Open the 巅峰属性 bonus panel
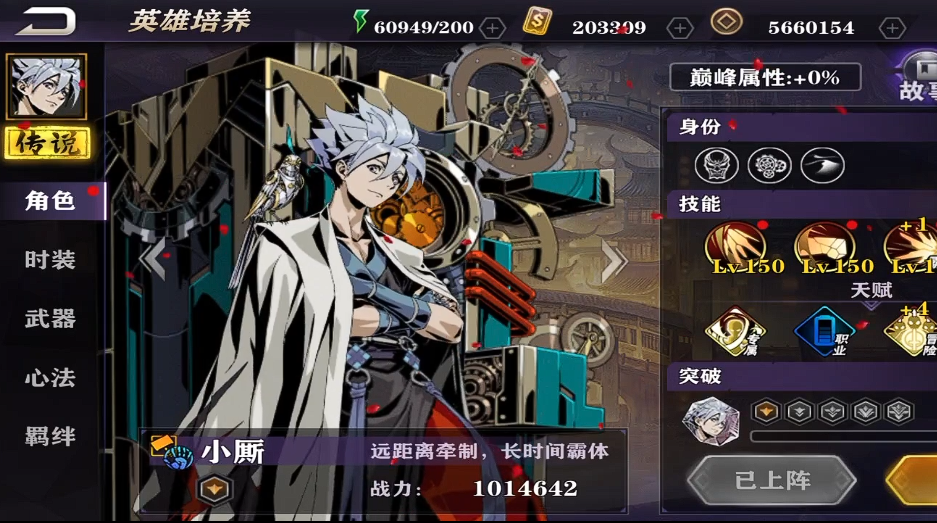The height and width of the screenshot is (523, 937). coord(765,77)
